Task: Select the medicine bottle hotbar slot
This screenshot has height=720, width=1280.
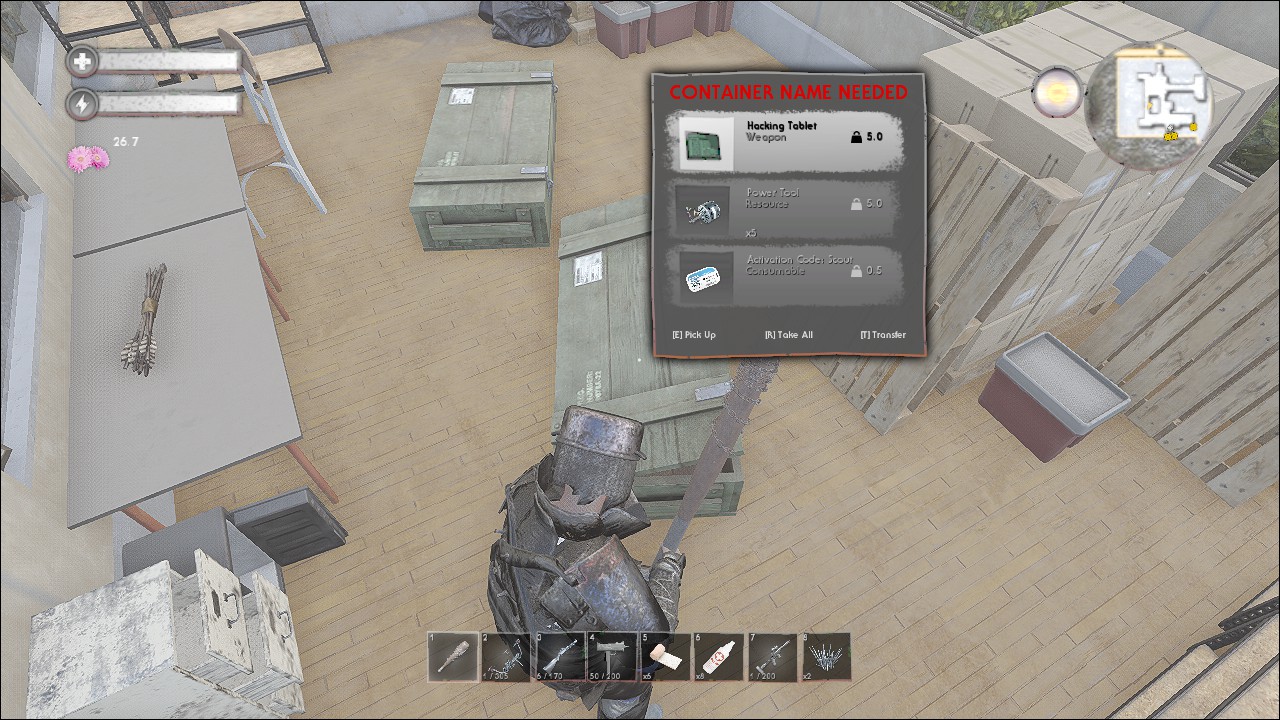Action: tap(719, 657)
